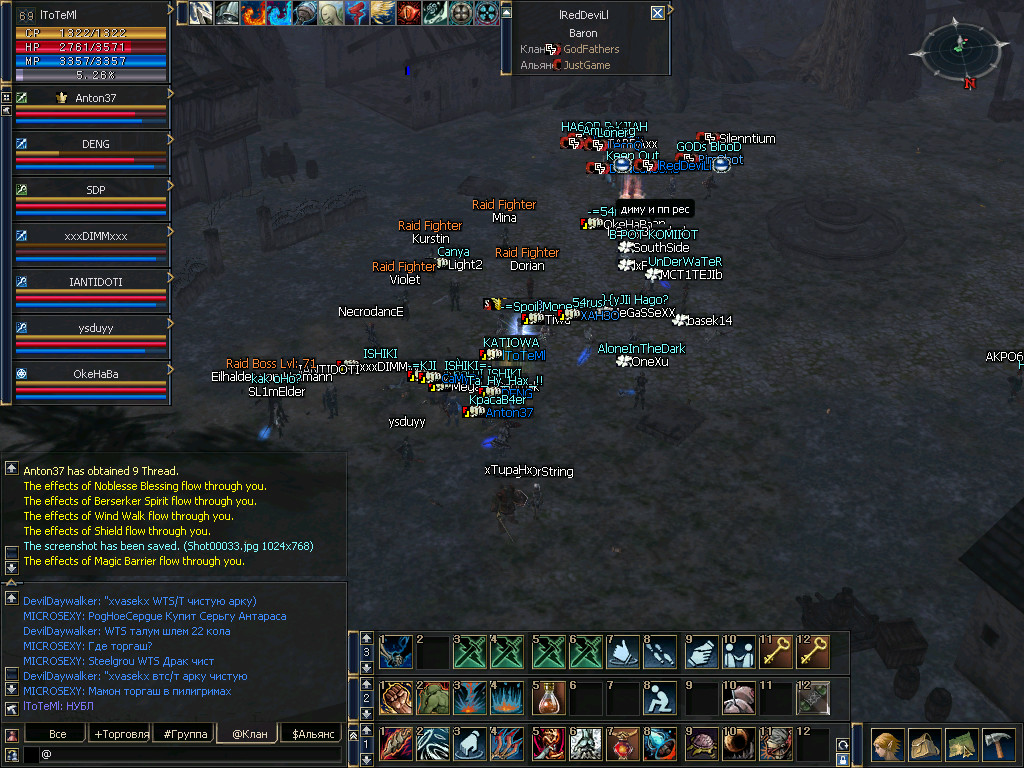Open the inventory bag icon
Image resolution: width=1024 pixels, height=768 pixels.
pyautogui.click(x=924, y=744)
